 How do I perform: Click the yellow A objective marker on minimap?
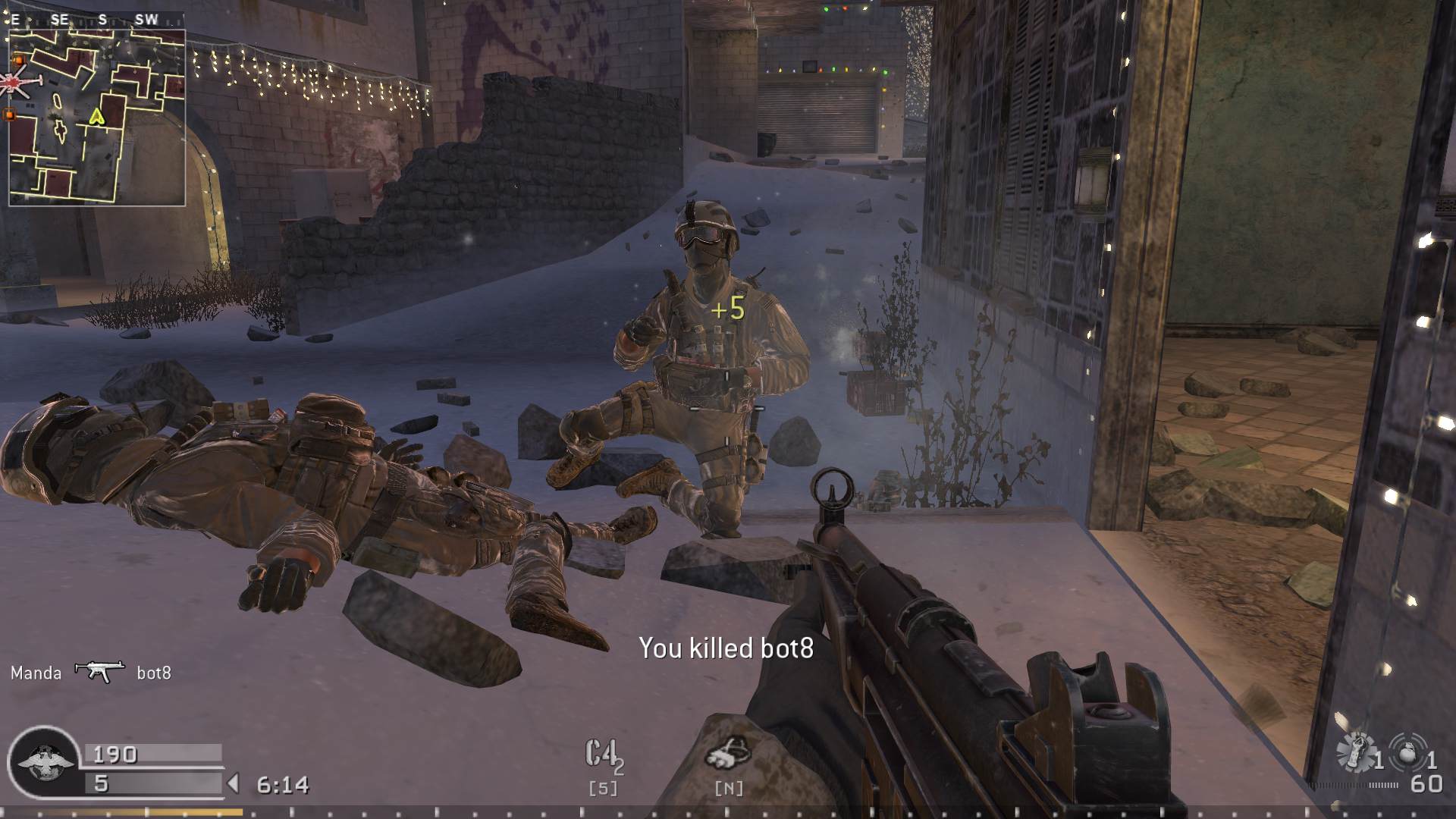[x=96, y=118]
